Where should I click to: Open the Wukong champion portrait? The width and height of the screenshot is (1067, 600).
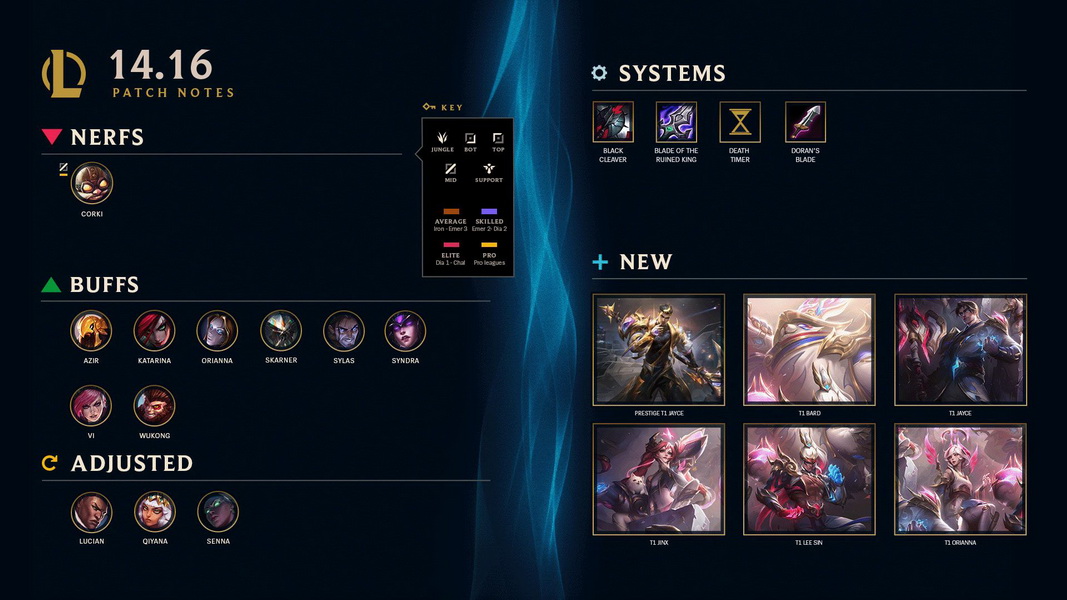[154, 407]
